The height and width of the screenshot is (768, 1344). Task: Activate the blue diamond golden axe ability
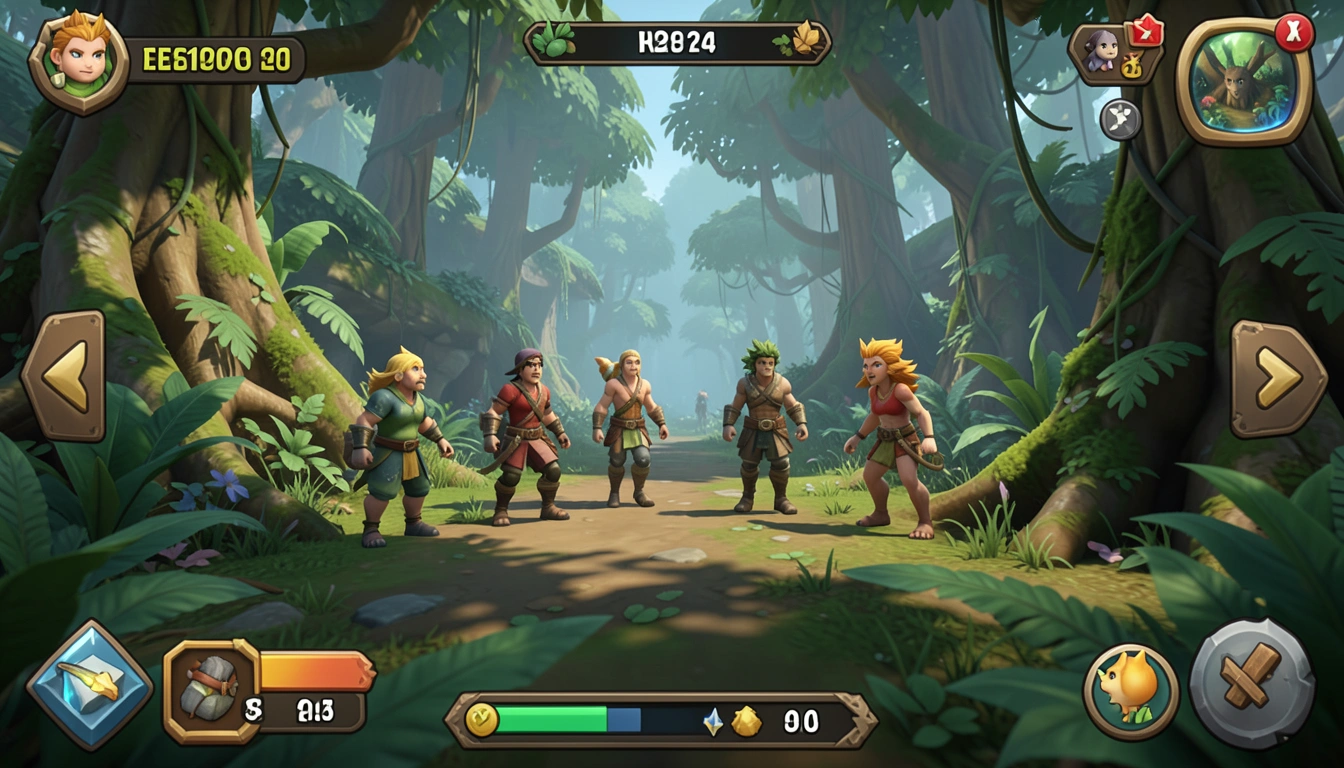click(x=89, y=685)
